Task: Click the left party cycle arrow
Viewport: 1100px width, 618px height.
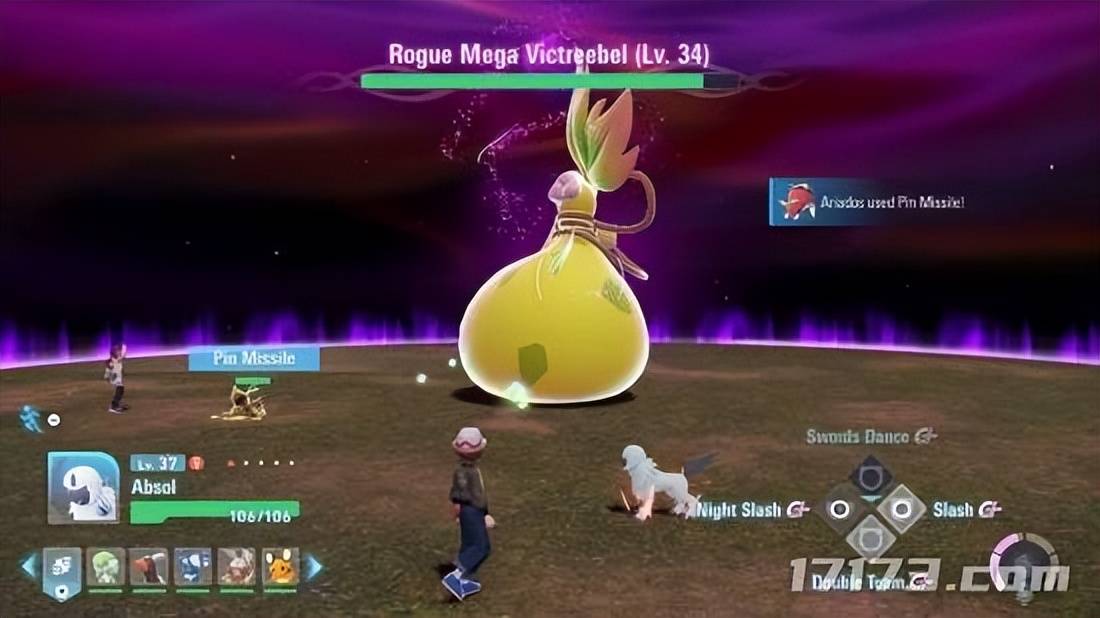Action: (29, 567)
